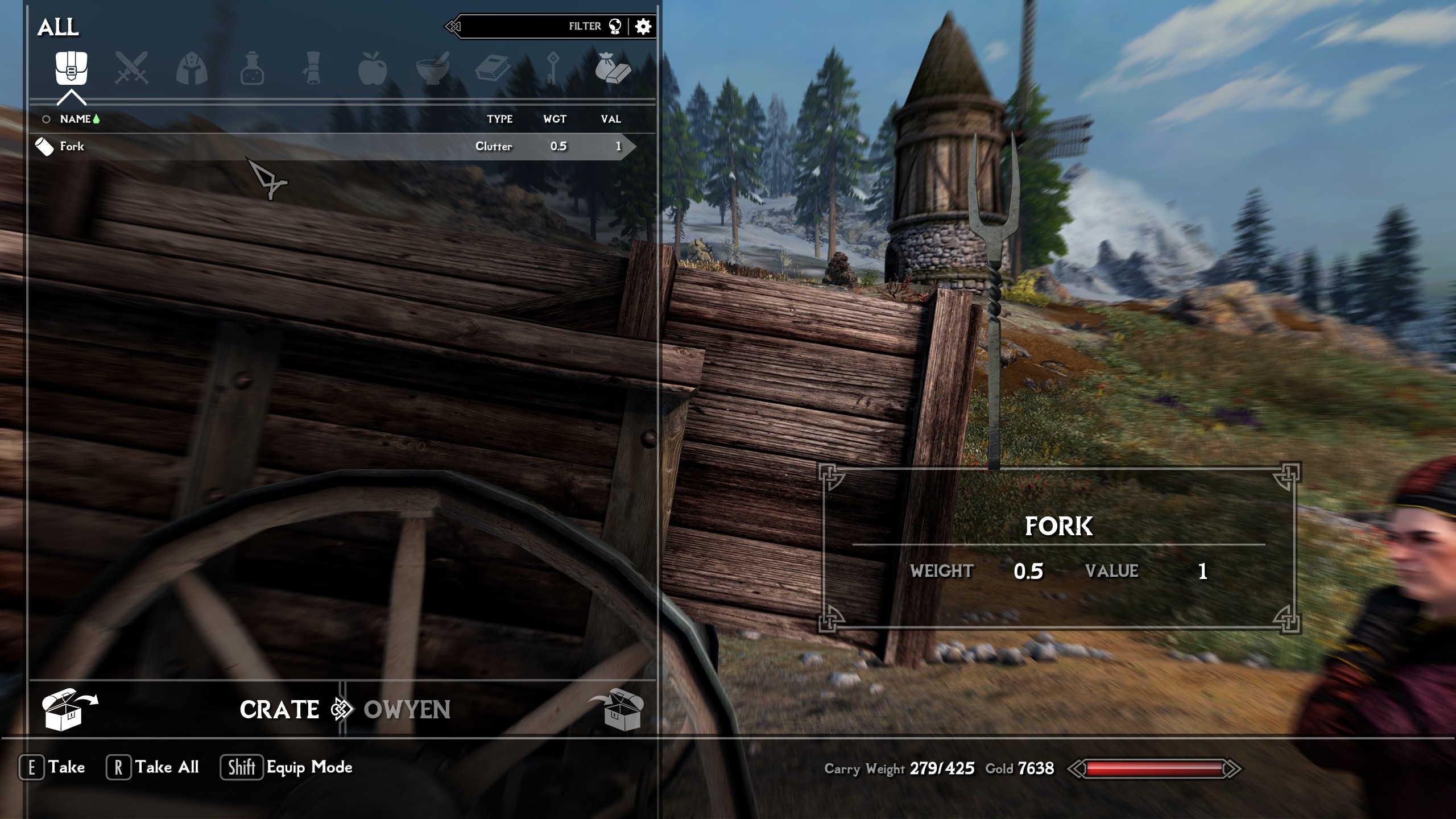
Task: Click the backpack All items icon
Action: pyautogui.click(x=73, y=68)
